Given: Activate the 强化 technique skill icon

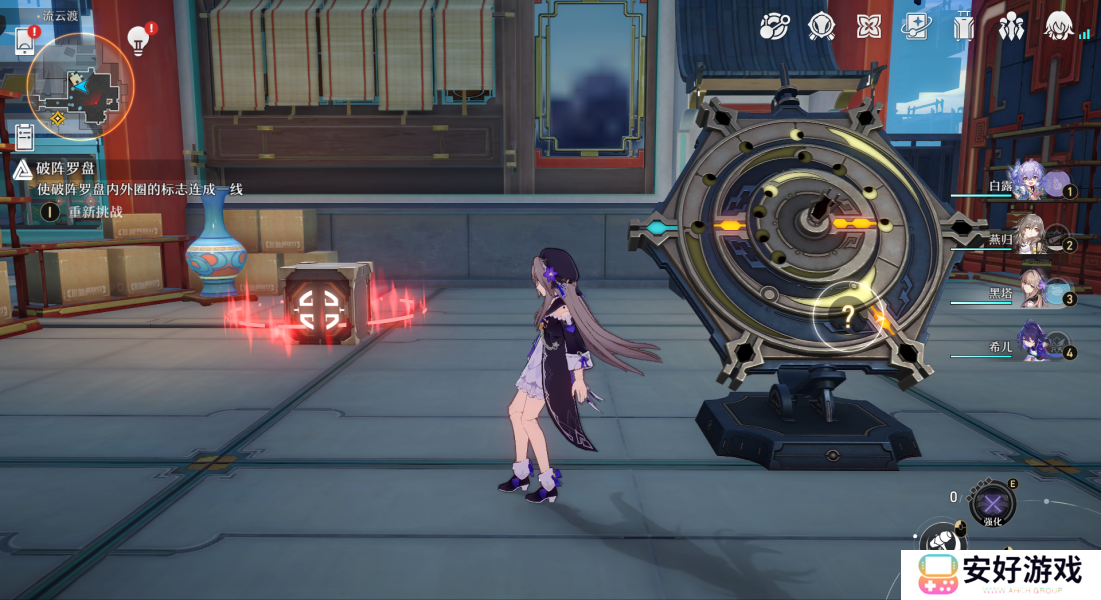Looking at the screenshot, I should 991,503.
